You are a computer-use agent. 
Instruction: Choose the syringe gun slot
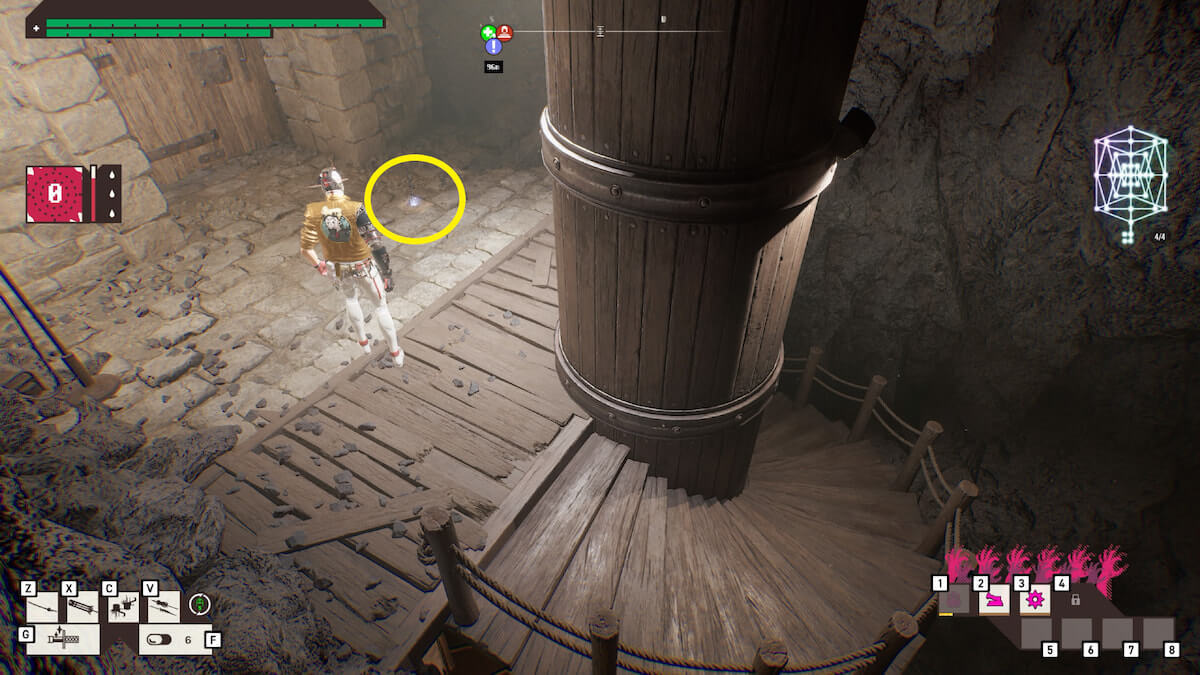82,607
